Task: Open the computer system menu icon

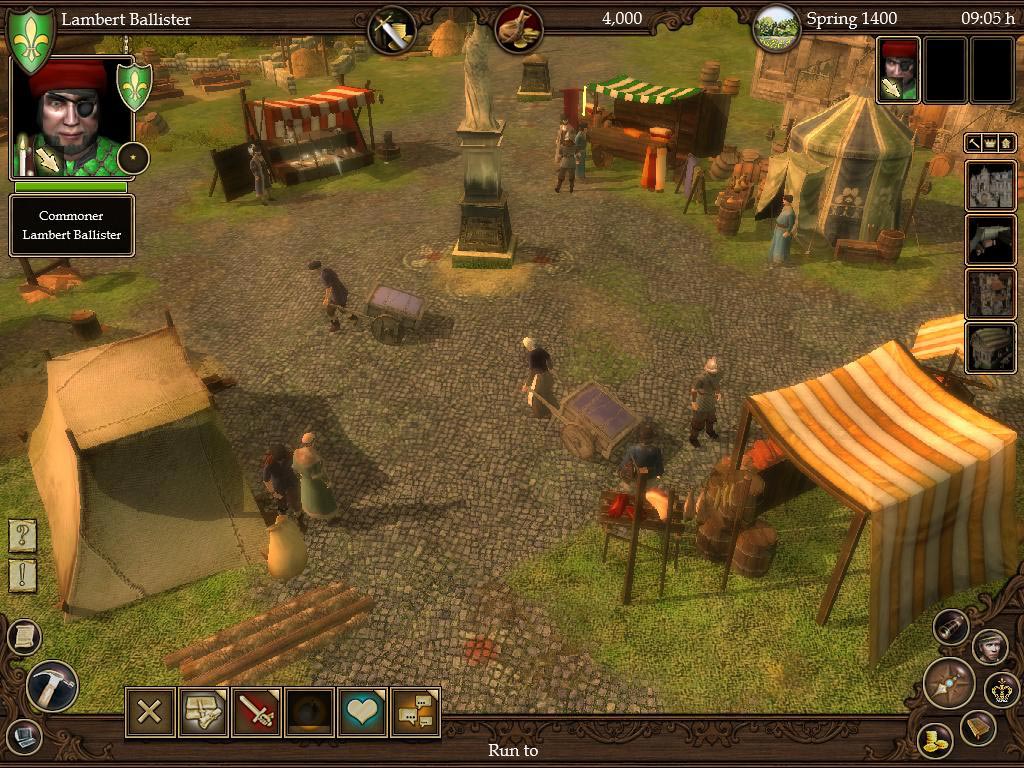Action: point(23,735)
